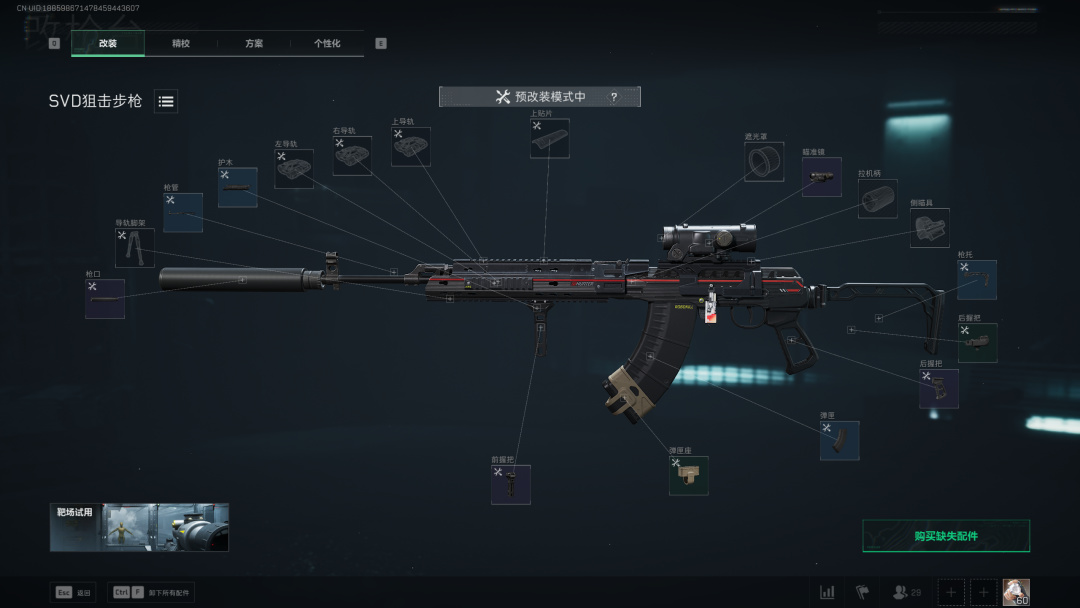Open the 拉机柄 charging handle slot

(877, 198)
